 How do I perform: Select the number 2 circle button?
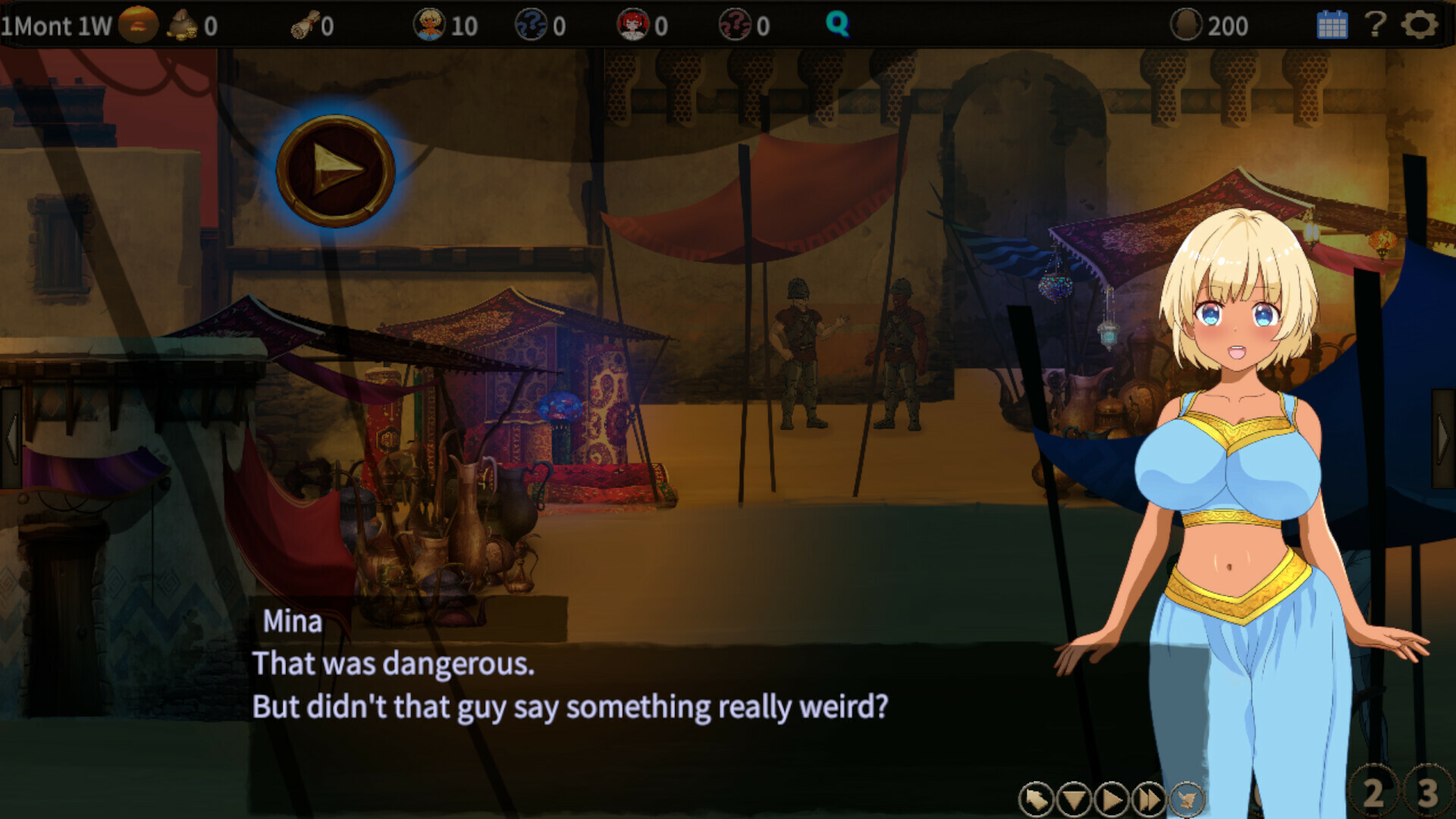click(x=1373, y=793)
